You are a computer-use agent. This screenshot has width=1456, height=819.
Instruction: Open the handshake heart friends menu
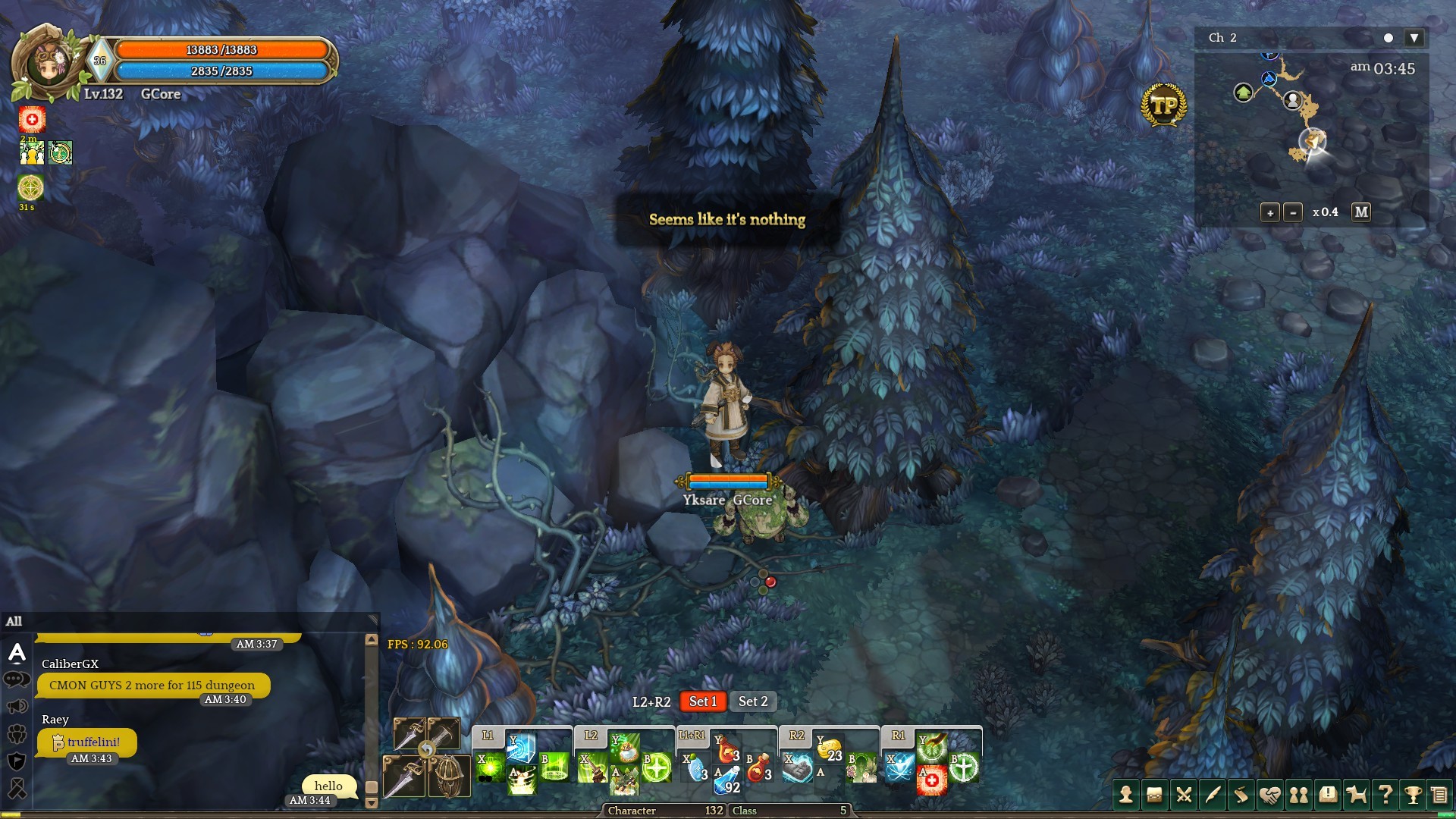coord(1269,795)
